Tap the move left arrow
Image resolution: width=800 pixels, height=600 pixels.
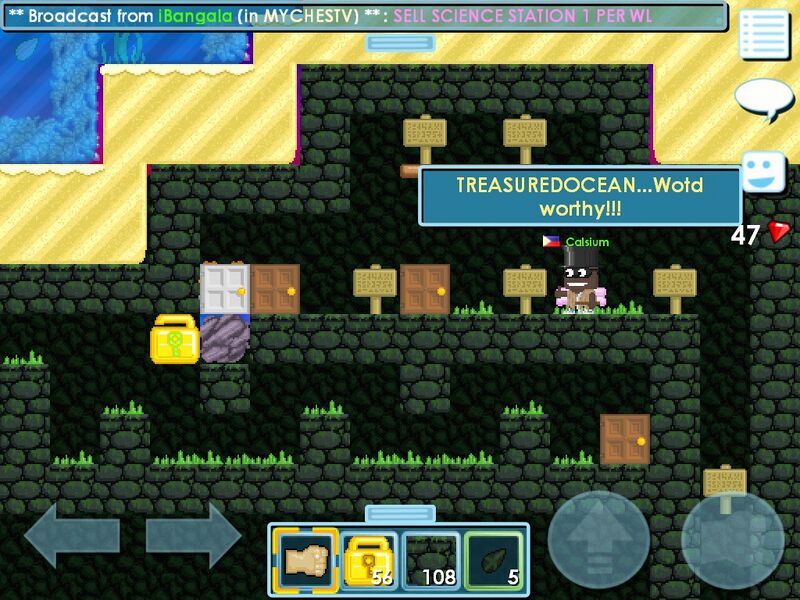pos(71,536)
